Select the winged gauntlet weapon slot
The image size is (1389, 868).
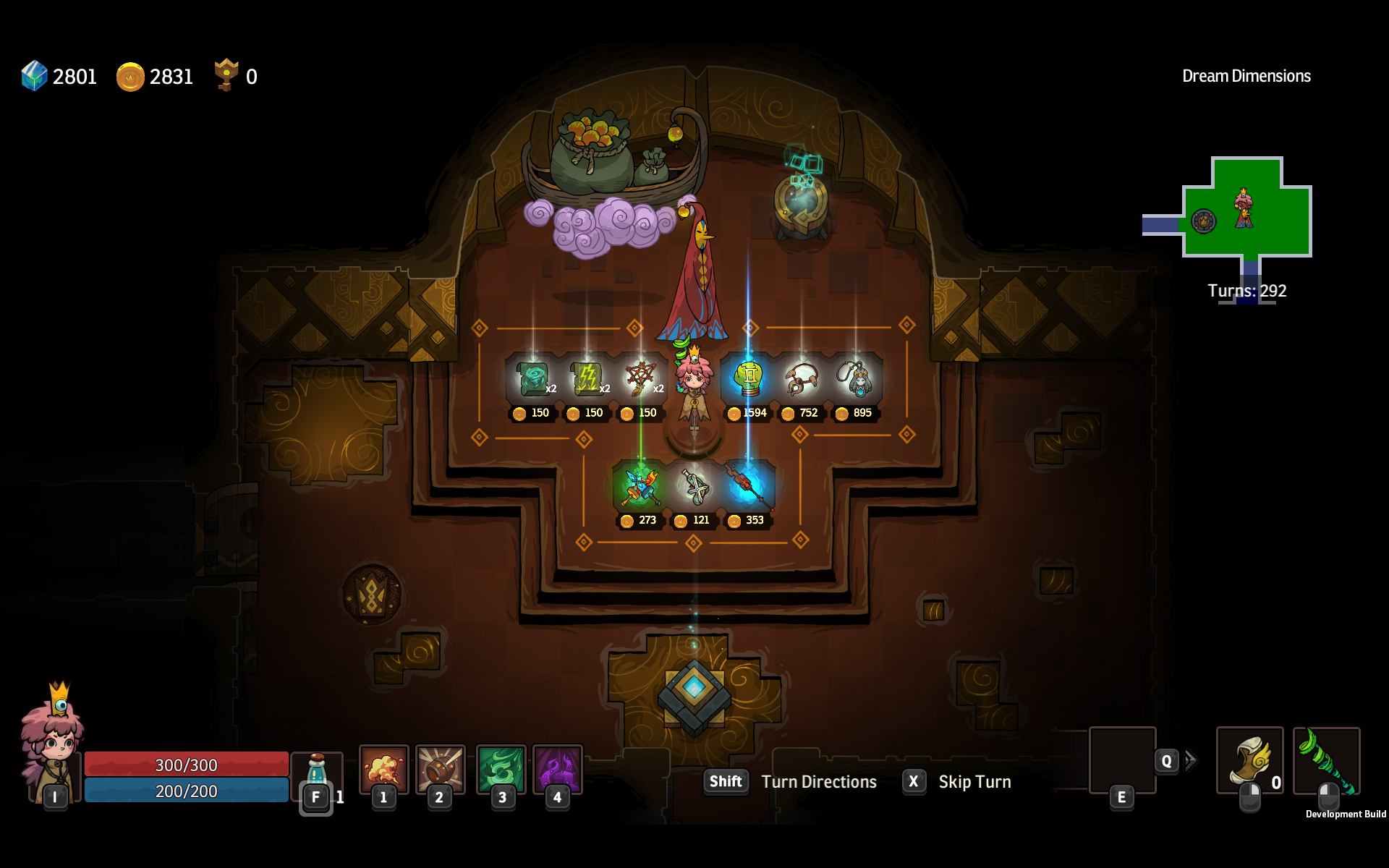pyautogui.click(x=1249, y=760)
